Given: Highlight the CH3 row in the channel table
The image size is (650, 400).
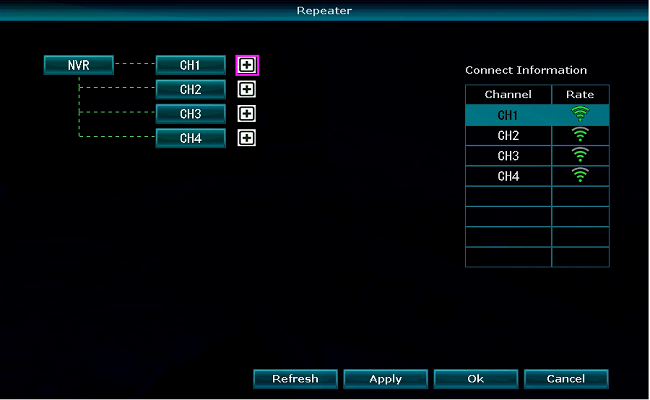Looking at the screenshot, I should click(508, 156).
